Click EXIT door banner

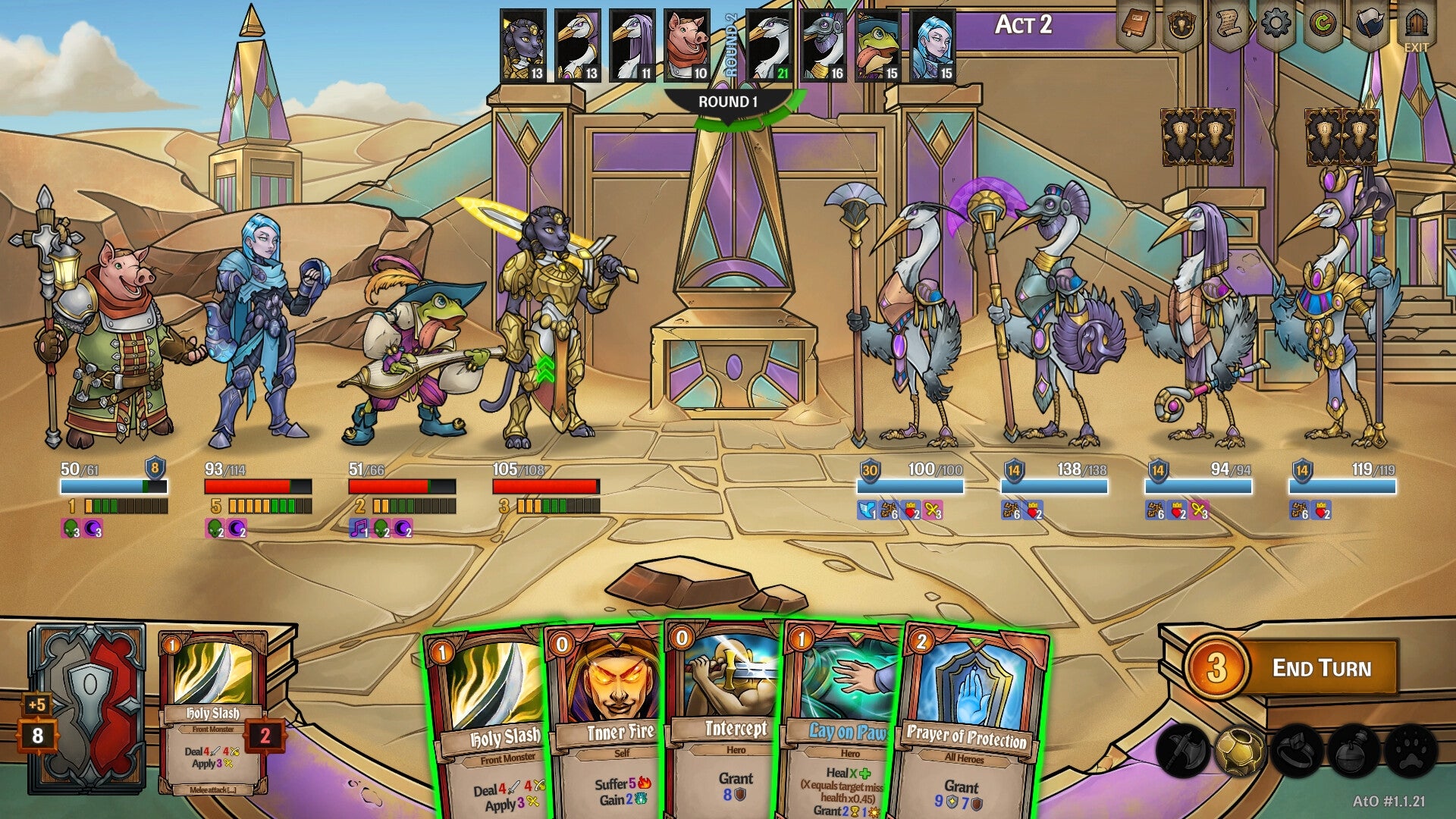click(x=1417, y=23)
